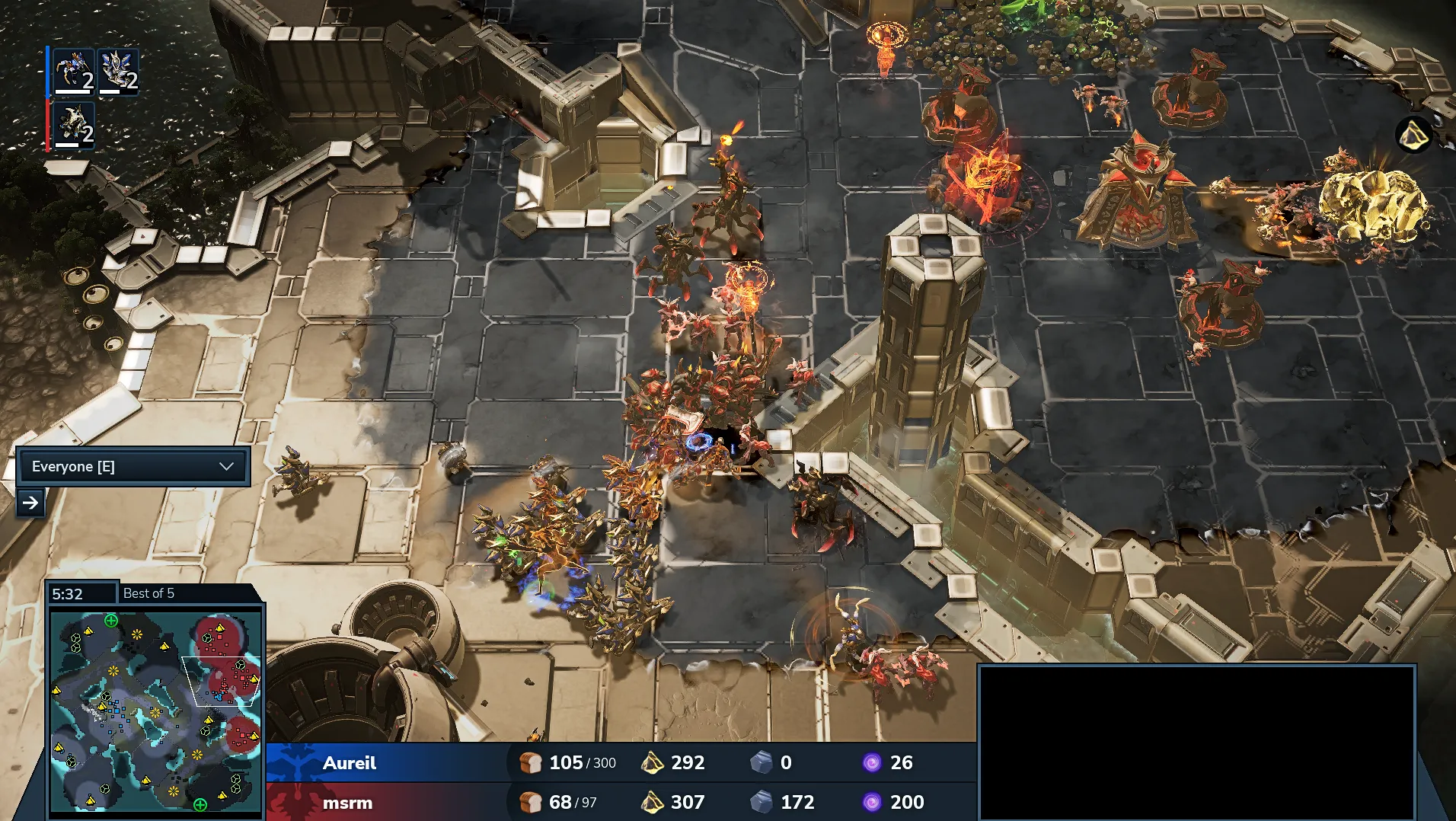Click the right-arrow expand button

(30, 503)
